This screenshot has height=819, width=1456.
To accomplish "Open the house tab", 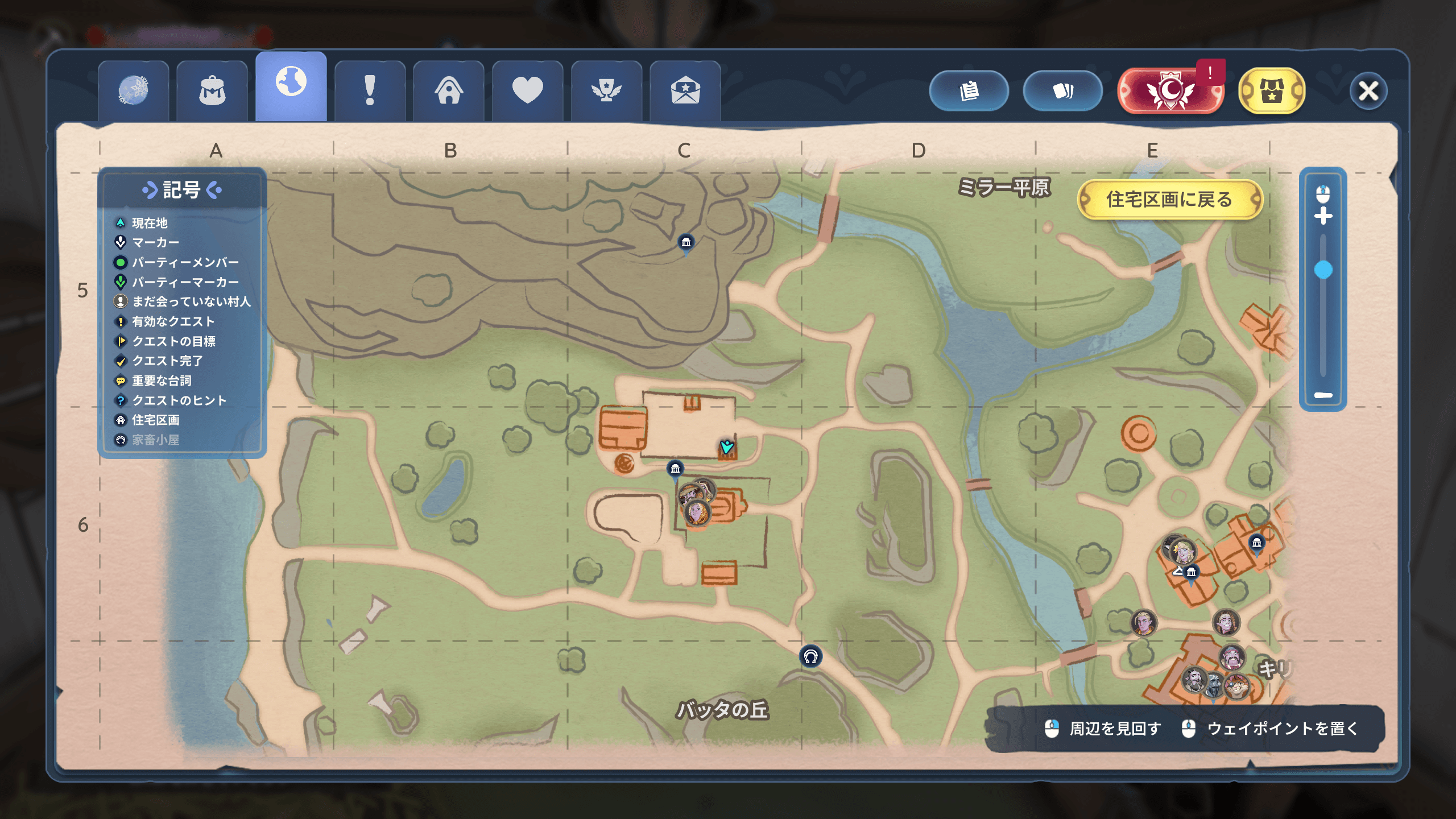I will (x=449, y=91).
